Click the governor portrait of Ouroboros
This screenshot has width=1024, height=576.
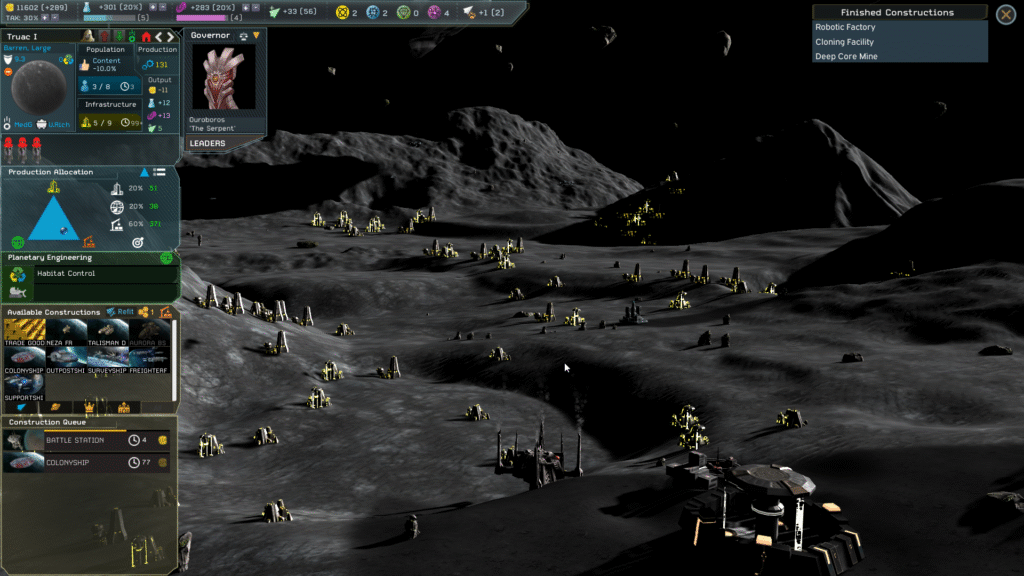[223, 78]
